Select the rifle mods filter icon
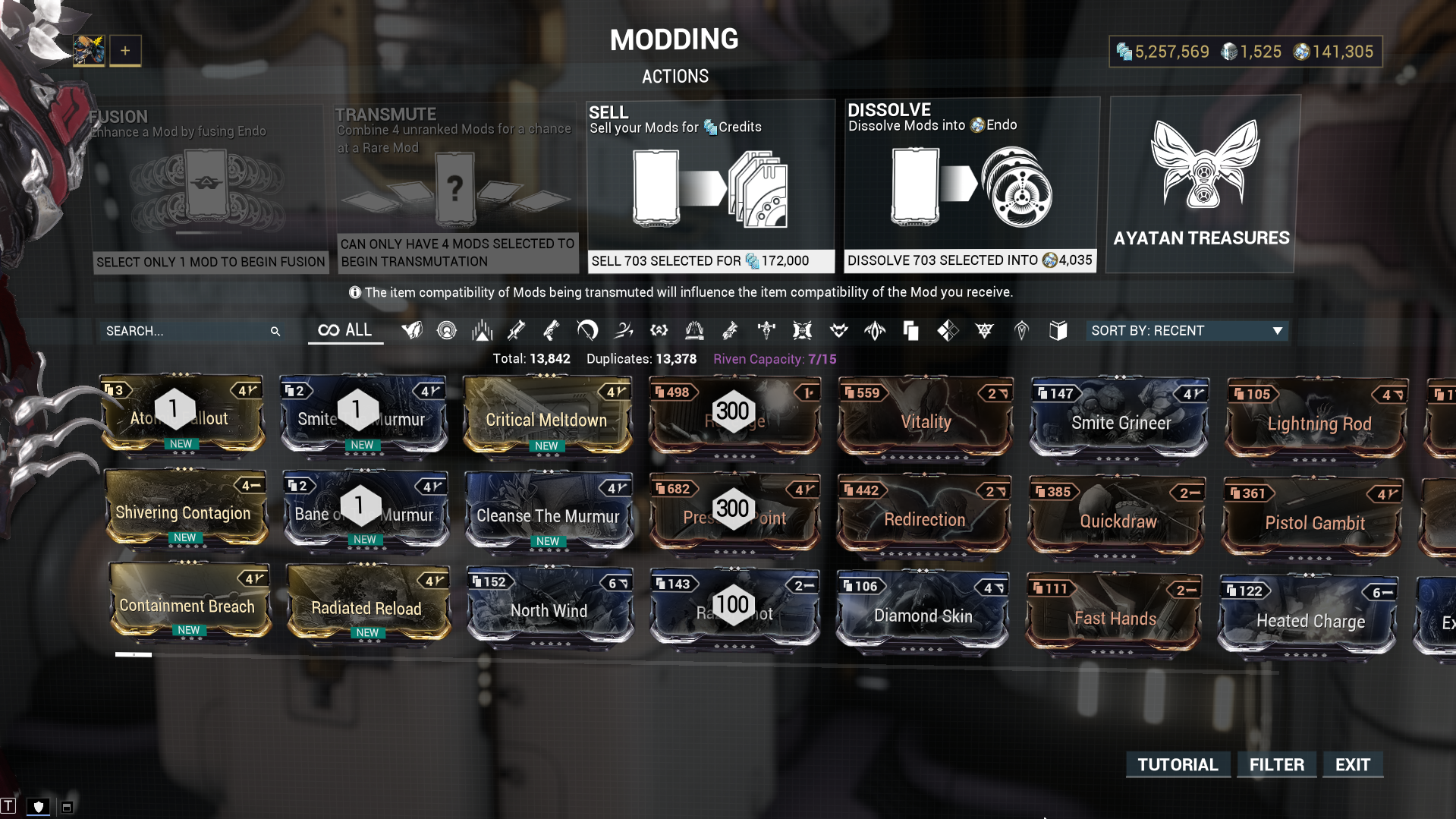The width and height of the screenshot is (1456, 819). coord(516,331)
